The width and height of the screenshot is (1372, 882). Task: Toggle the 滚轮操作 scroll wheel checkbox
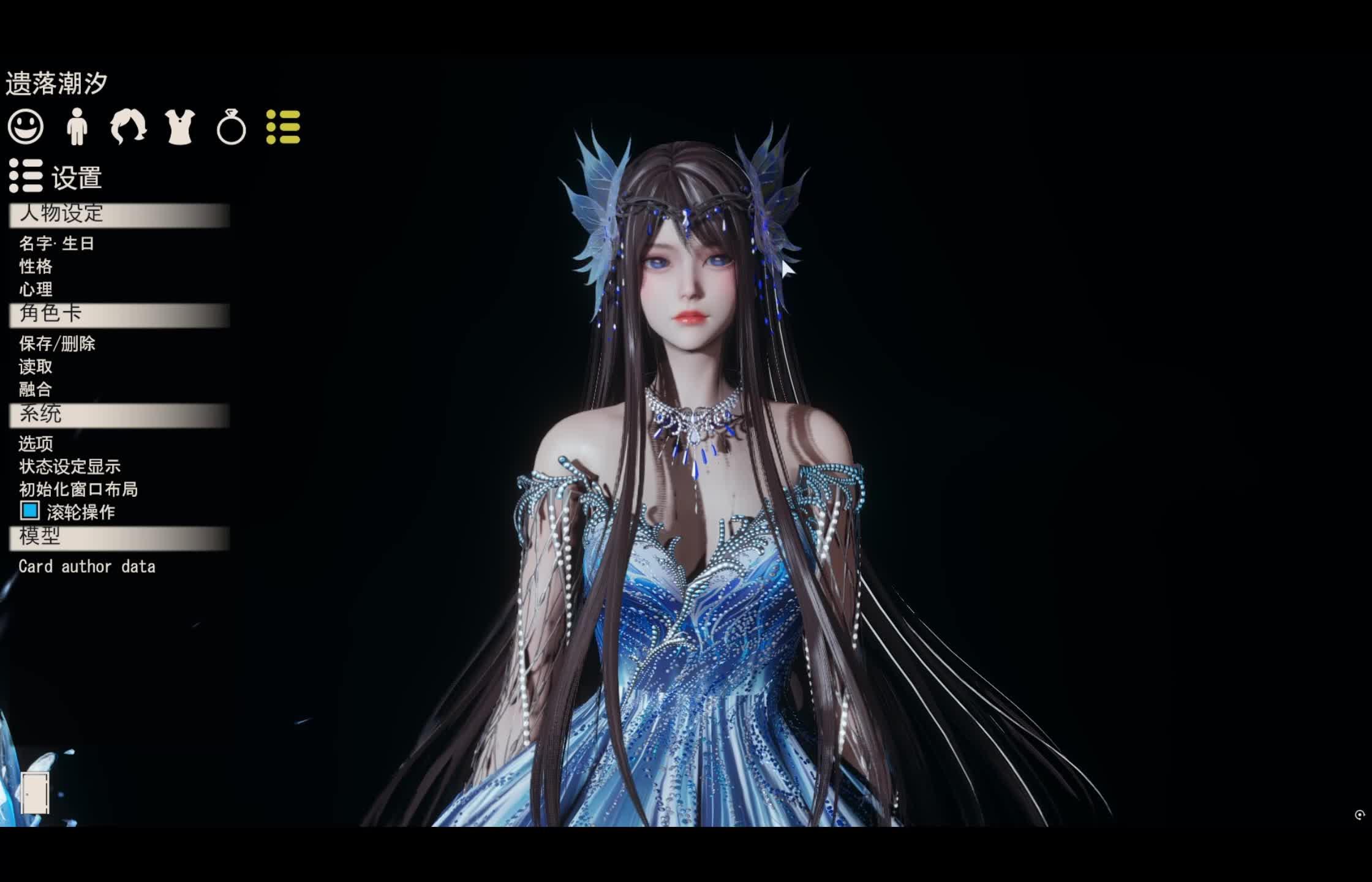point(29,511)
